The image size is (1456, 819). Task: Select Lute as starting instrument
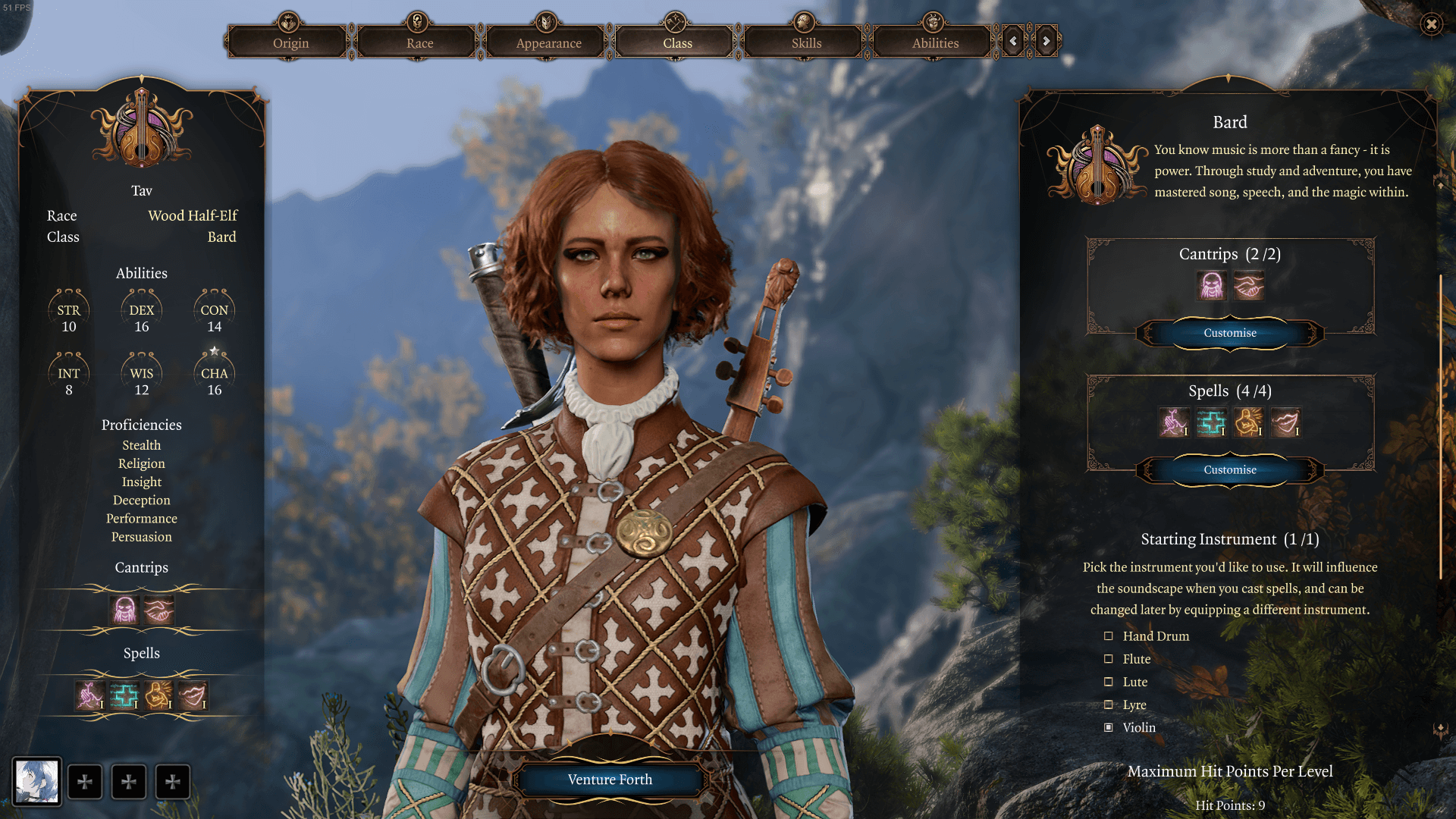point(1109,682)
